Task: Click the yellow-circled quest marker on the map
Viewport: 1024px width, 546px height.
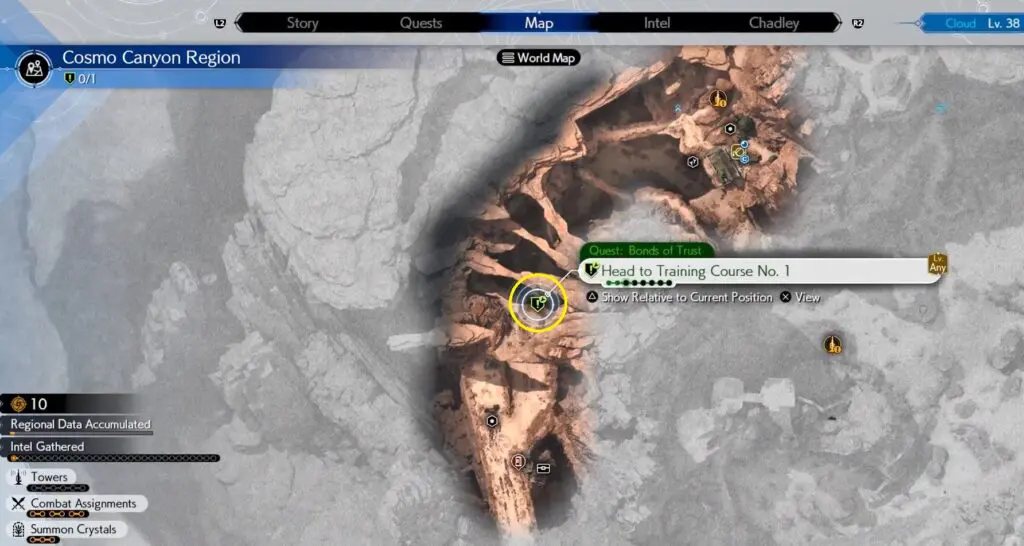Action: point(538,303)
